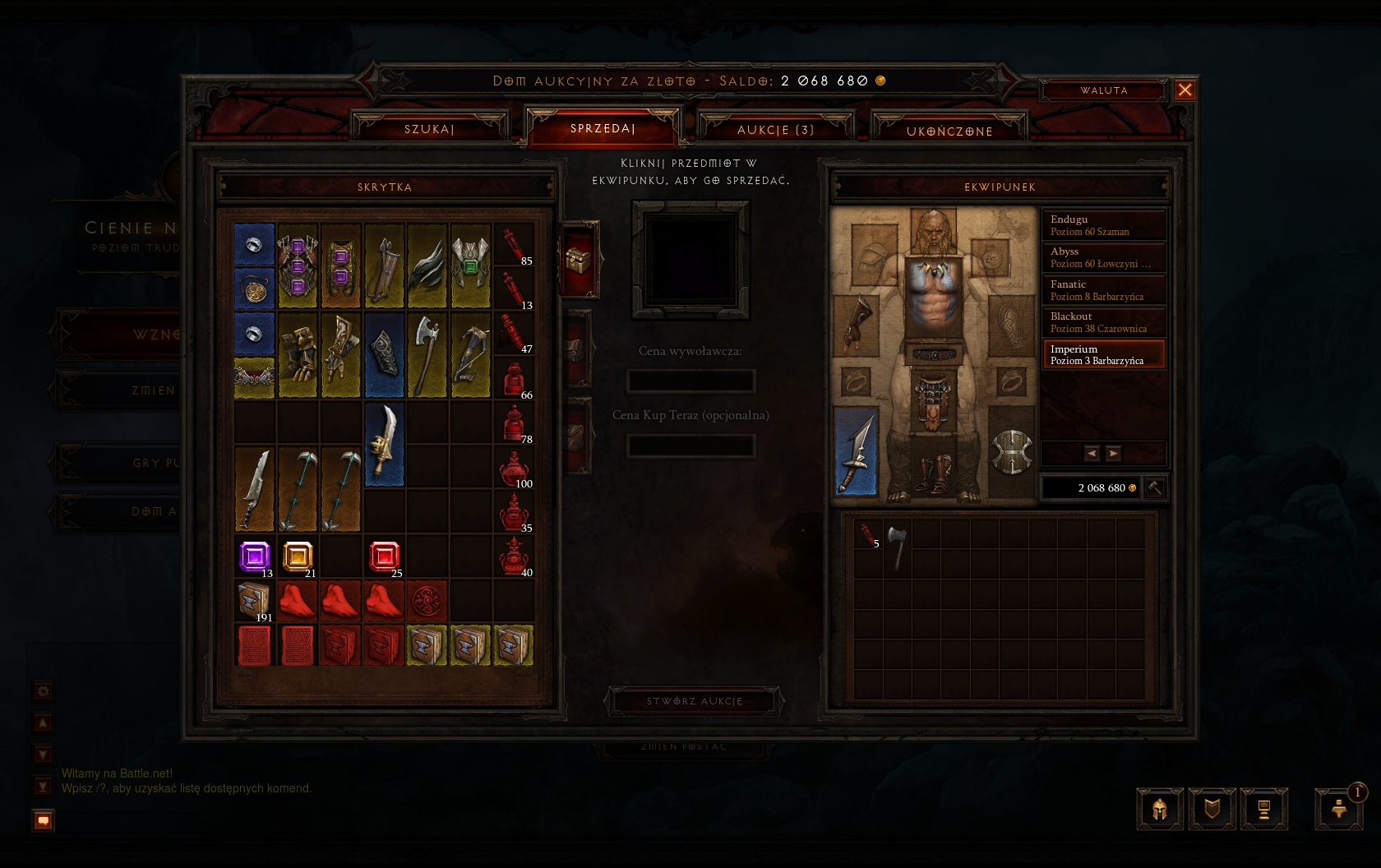Pick the Fanatic Barbarzyńca character
This screenshot has width=1381, height=868.
point(1103,290)
